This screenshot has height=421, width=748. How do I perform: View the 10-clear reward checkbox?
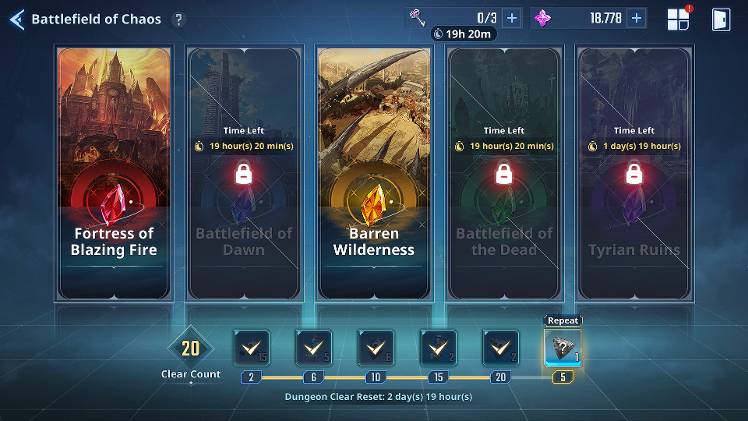(375, 347)
